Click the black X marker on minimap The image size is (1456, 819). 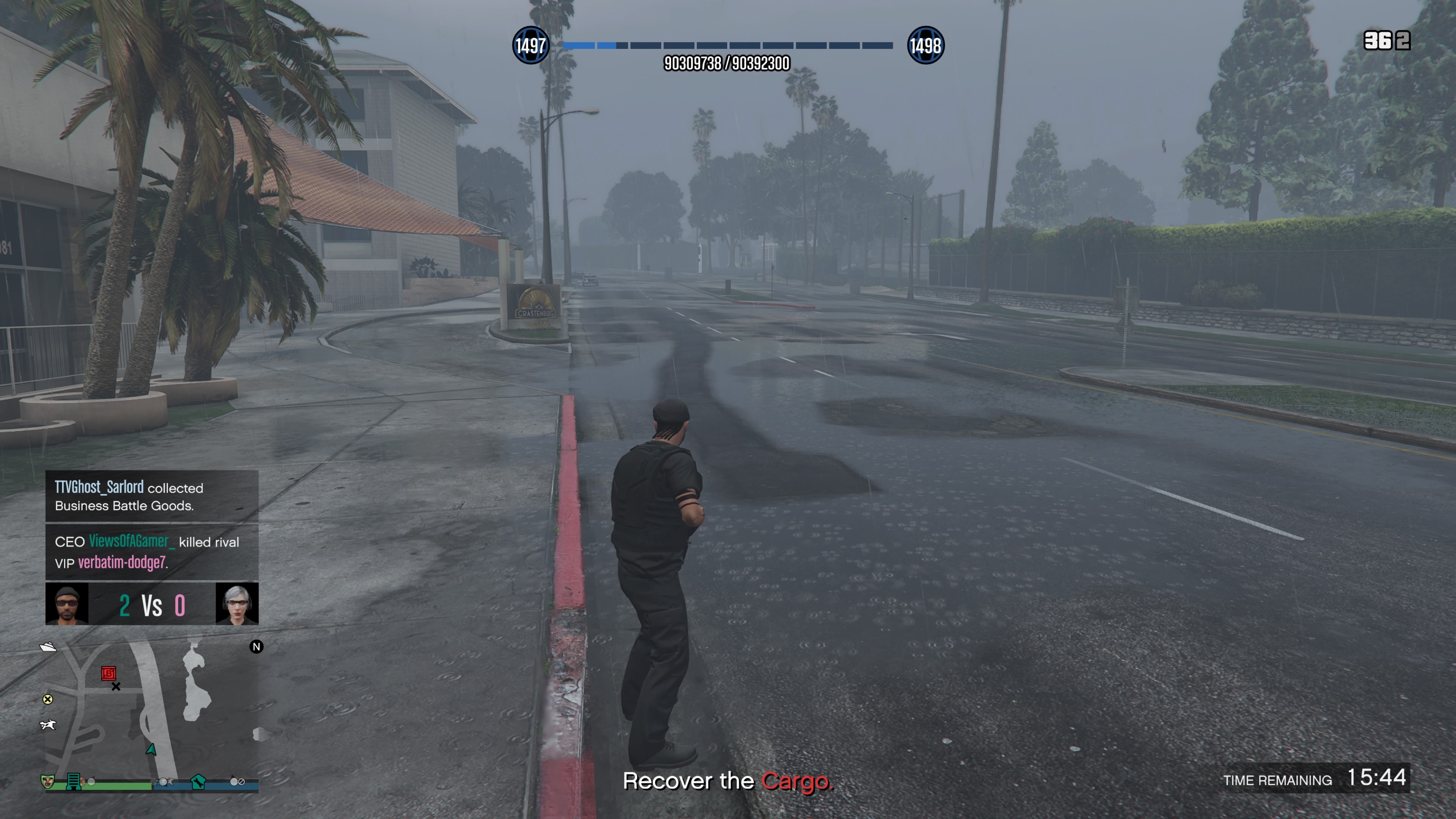tap(116, 687)
